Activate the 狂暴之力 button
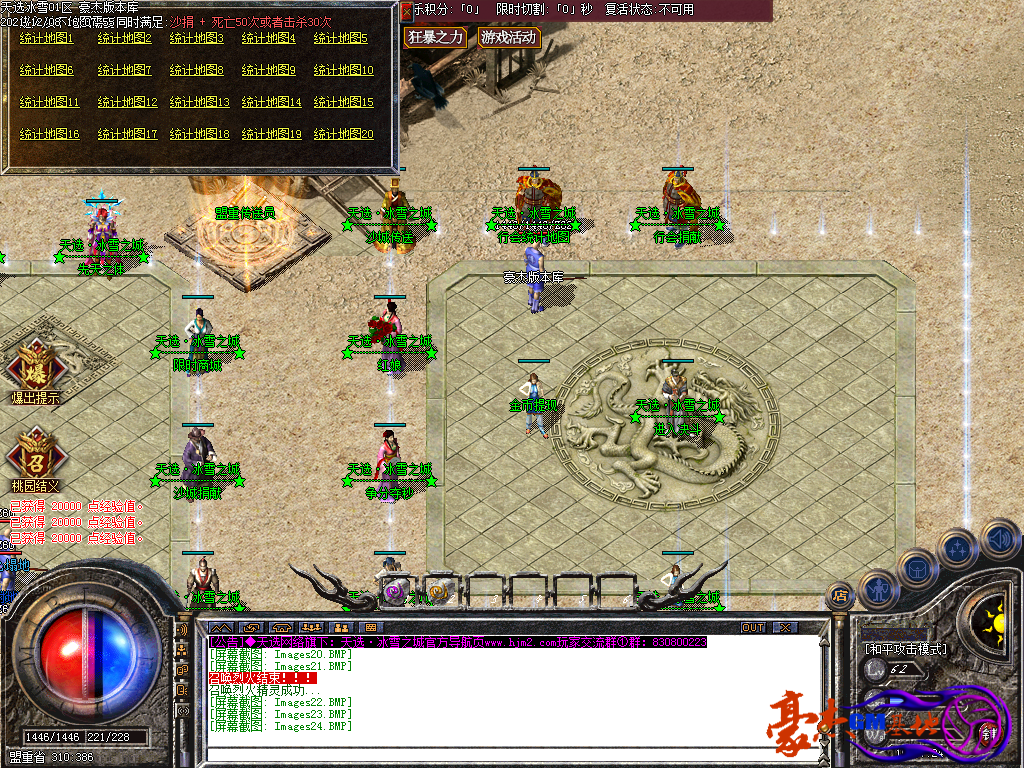The width and height of the screenshot is (1024, 768). (x=435, y=38)
